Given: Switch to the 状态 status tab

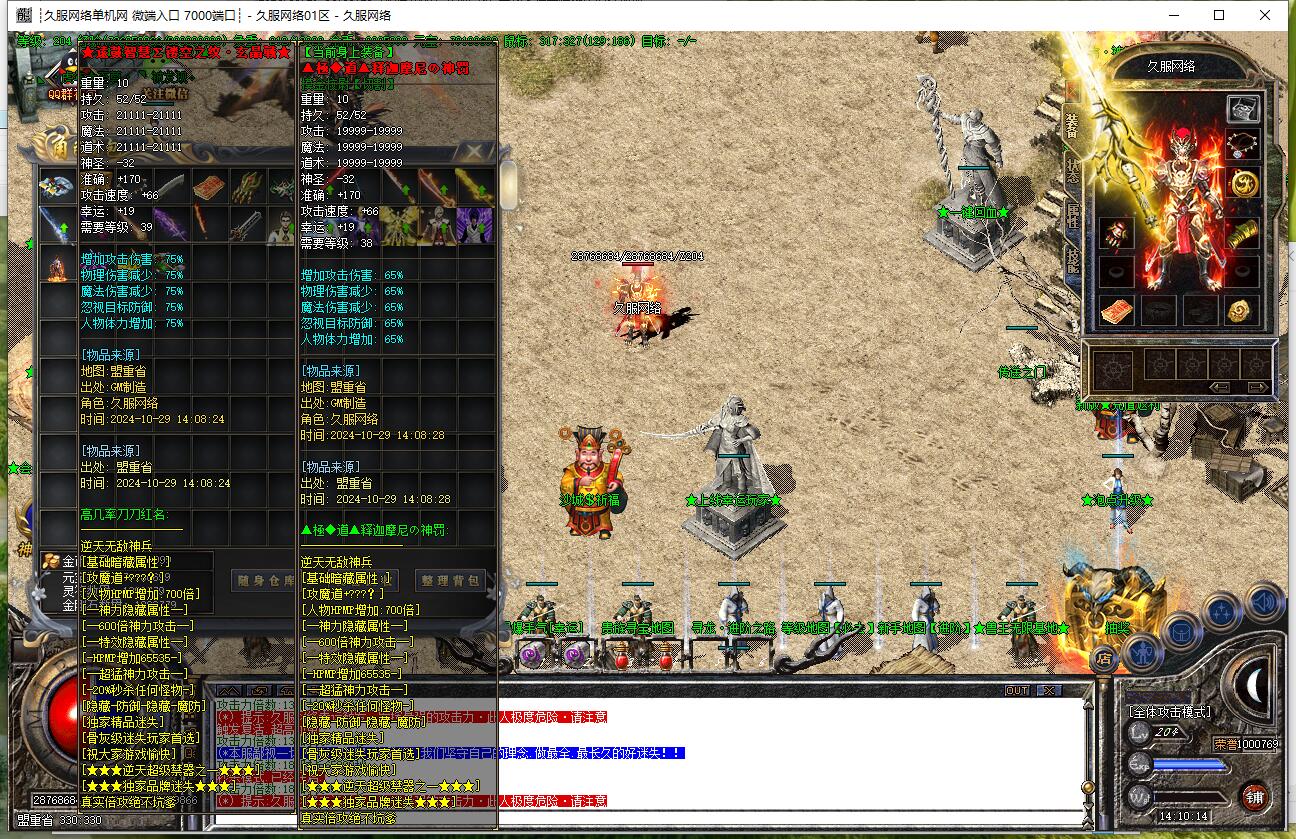Looking at the screenshot, I should point(1072,170).
